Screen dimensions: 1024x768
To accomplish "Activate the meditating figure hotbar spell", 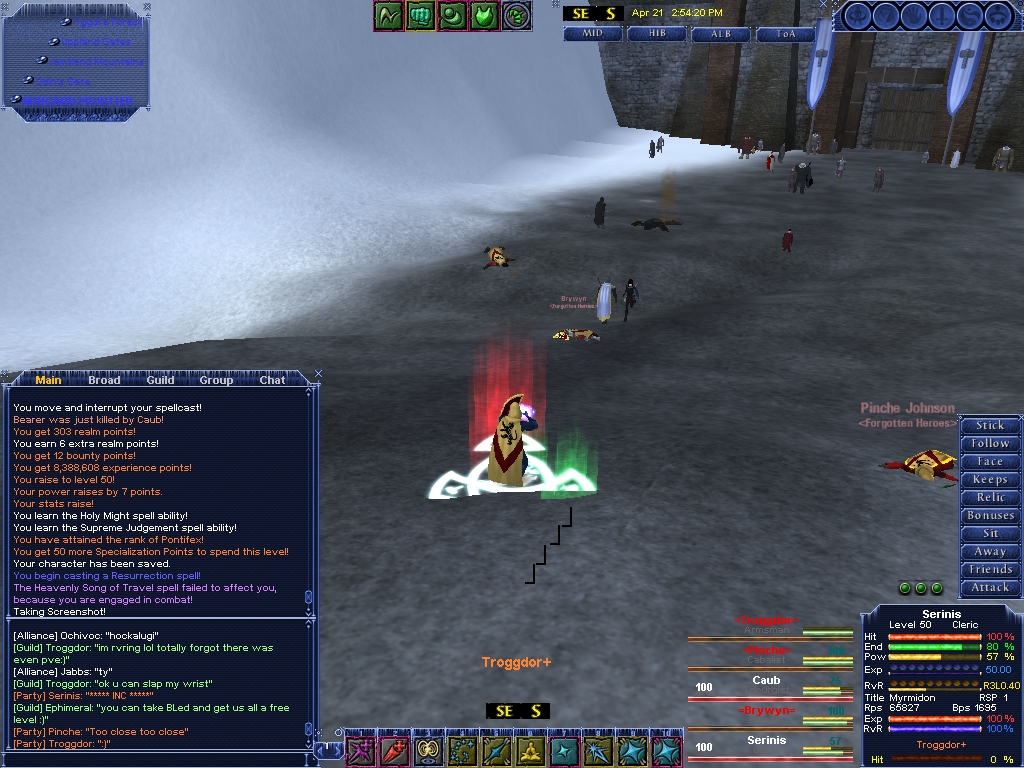I will click(531, 751).
